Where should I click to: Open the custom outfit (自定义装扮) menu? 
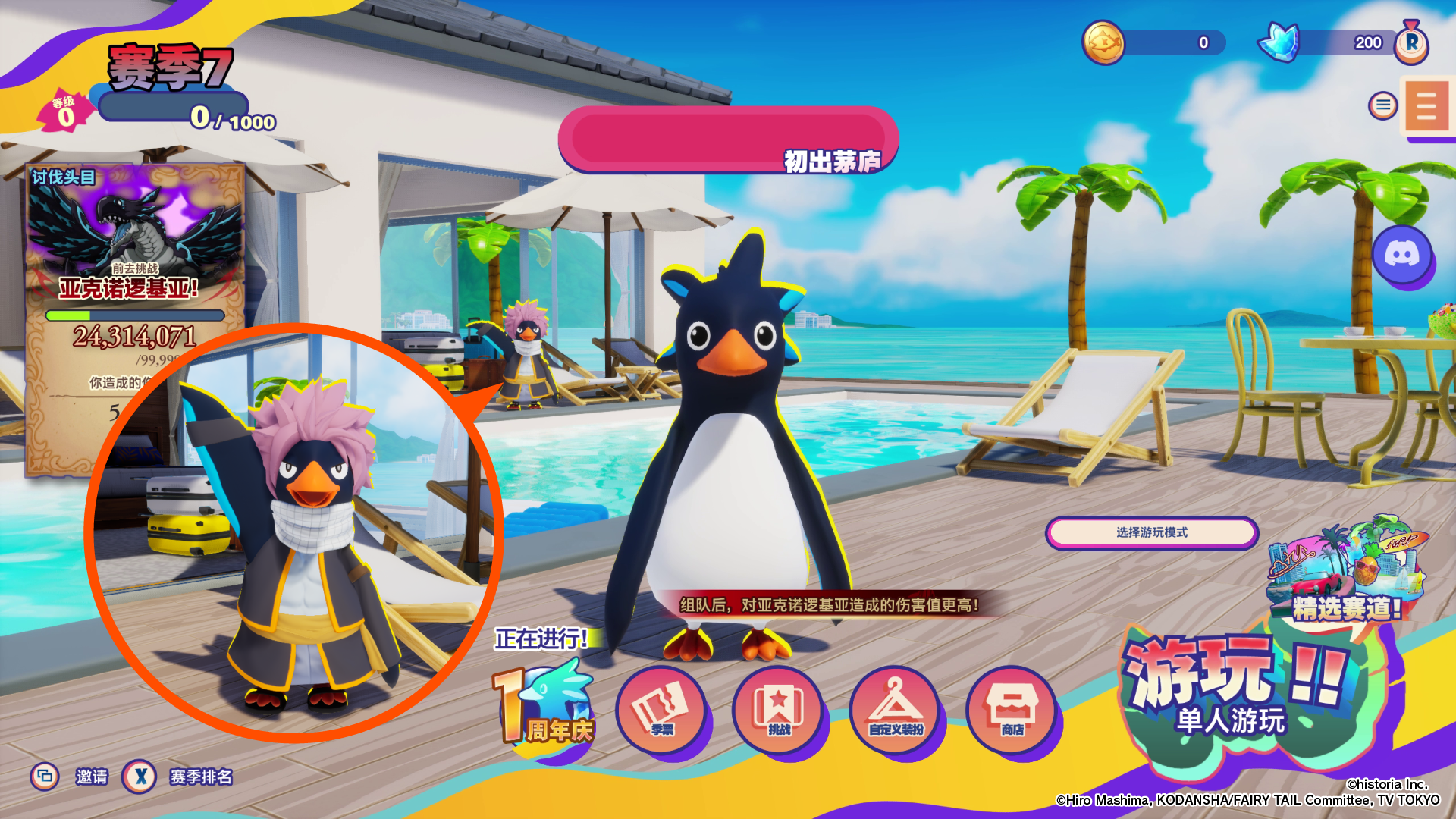[896, 711]
